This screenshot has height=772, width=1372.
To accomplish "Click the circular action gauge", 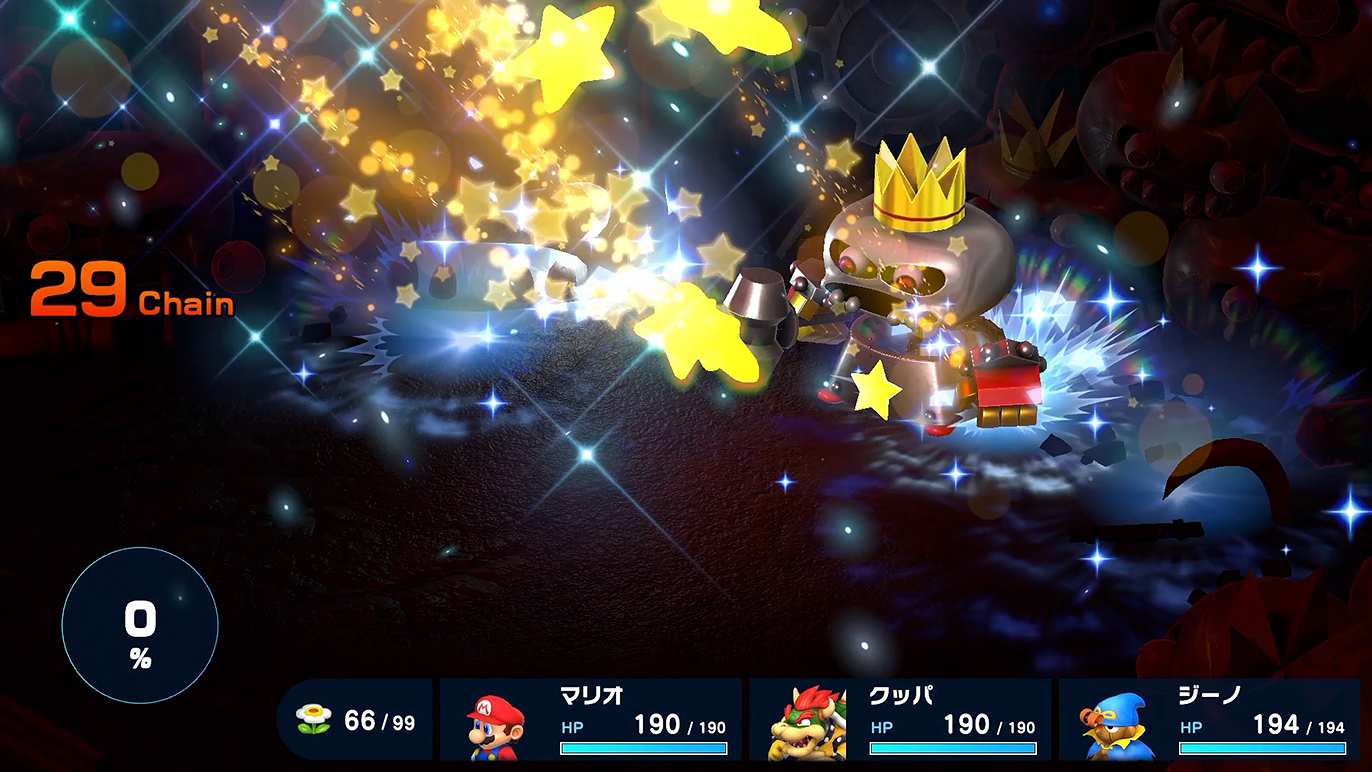I will coord(140,626).
